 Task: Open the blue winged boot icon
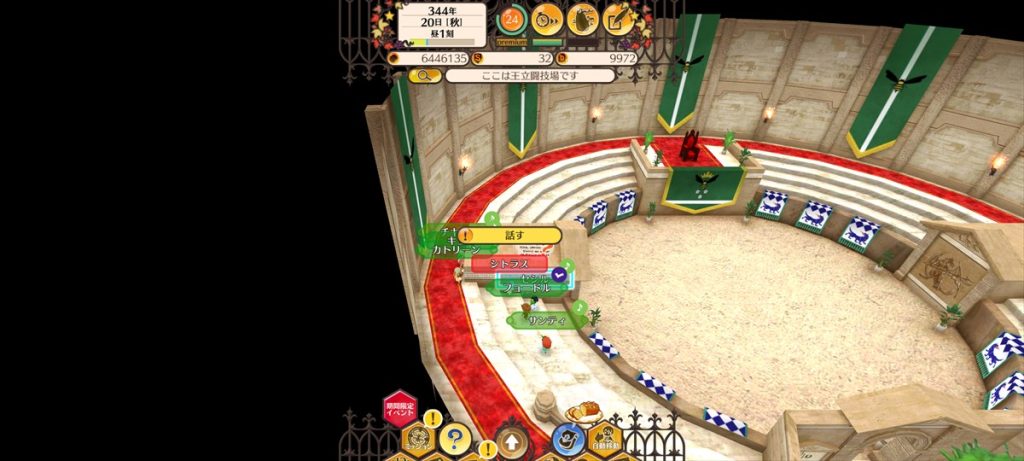pyautogui.click(x=567, y=438)
